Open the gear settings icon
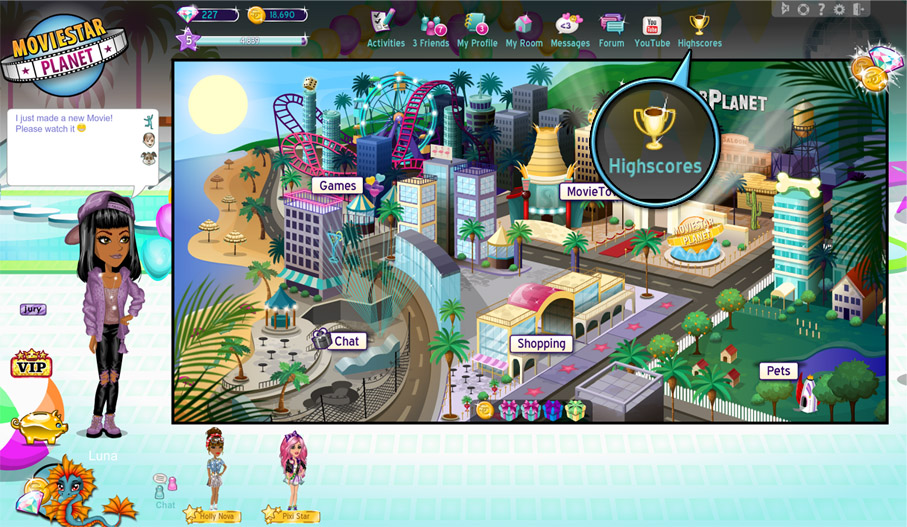907x527 pixels. [x=839, y=9]
